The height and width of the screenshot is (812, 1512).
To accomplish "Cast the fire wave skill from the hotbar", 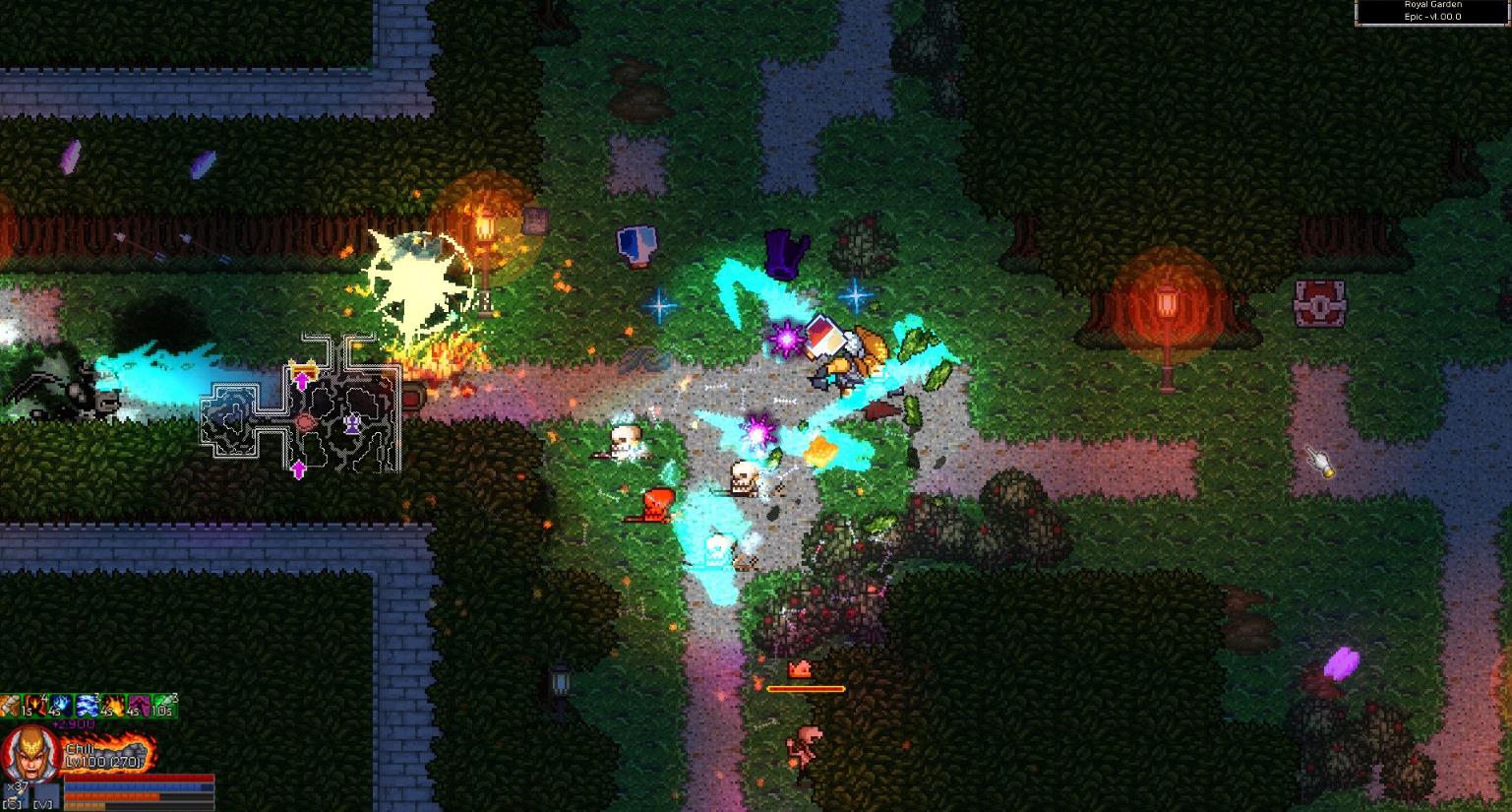I will tap(113, 705).
